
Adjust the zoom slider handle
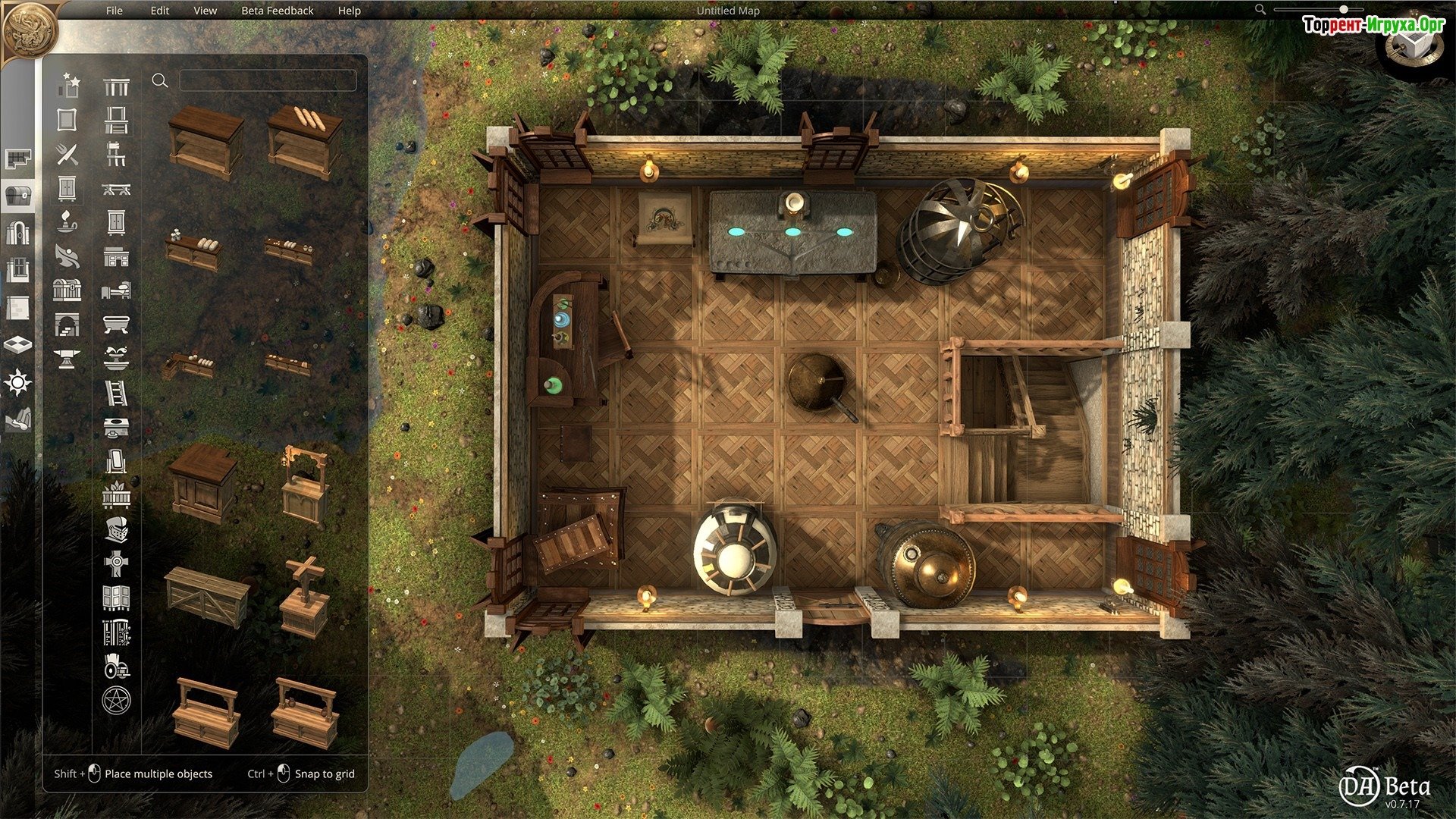click(1344, 9)
